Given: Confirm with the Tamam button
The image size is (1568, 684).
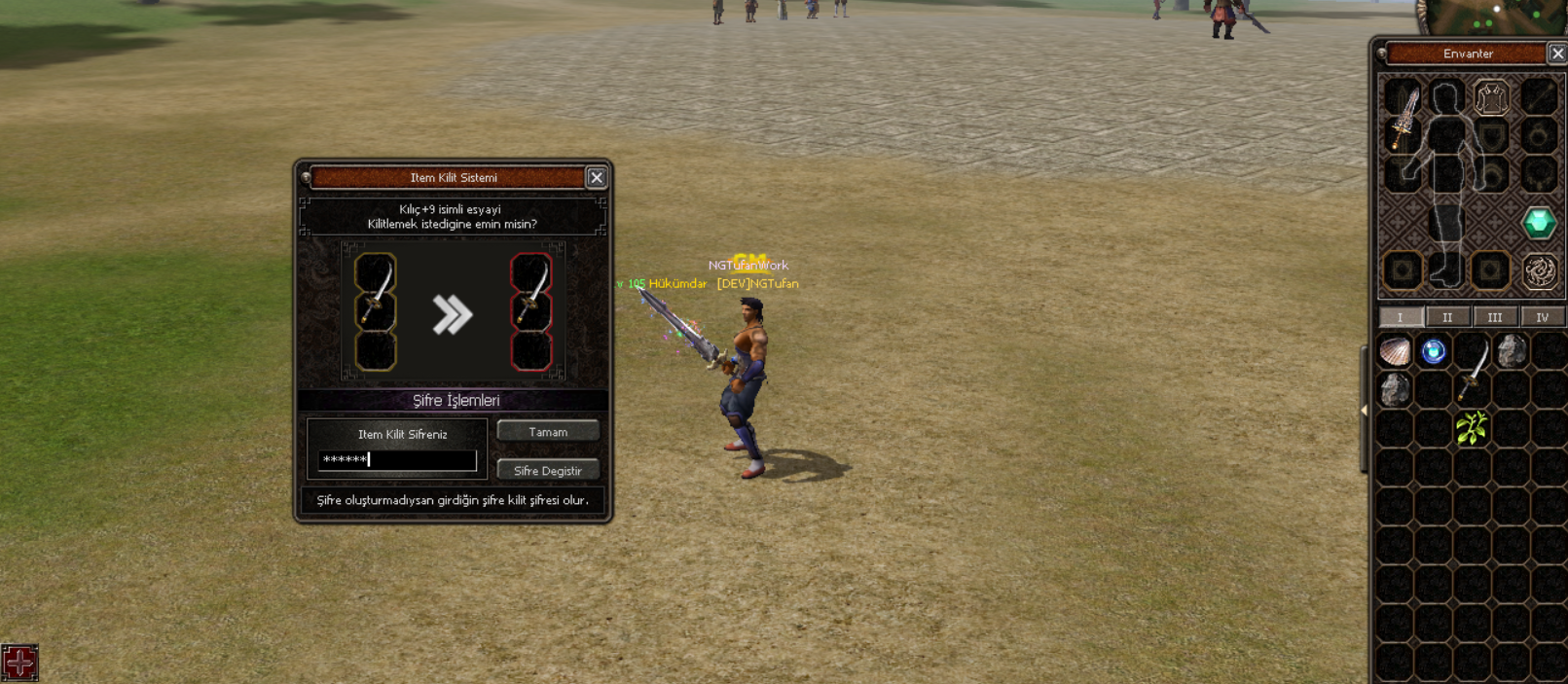Looking at the screenshot, I should [x=547, y=431].
